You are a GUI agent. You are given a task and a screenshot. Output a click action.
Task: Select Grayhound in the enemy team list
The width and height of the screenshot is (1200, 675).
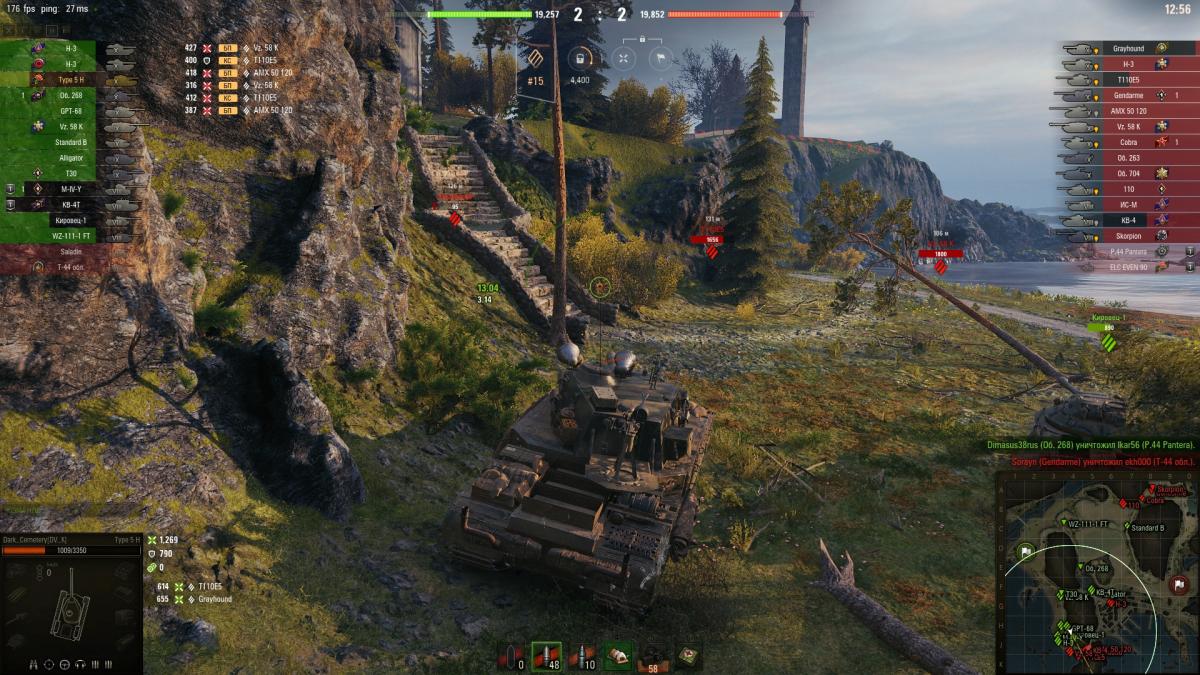[x=1127, y=47]
